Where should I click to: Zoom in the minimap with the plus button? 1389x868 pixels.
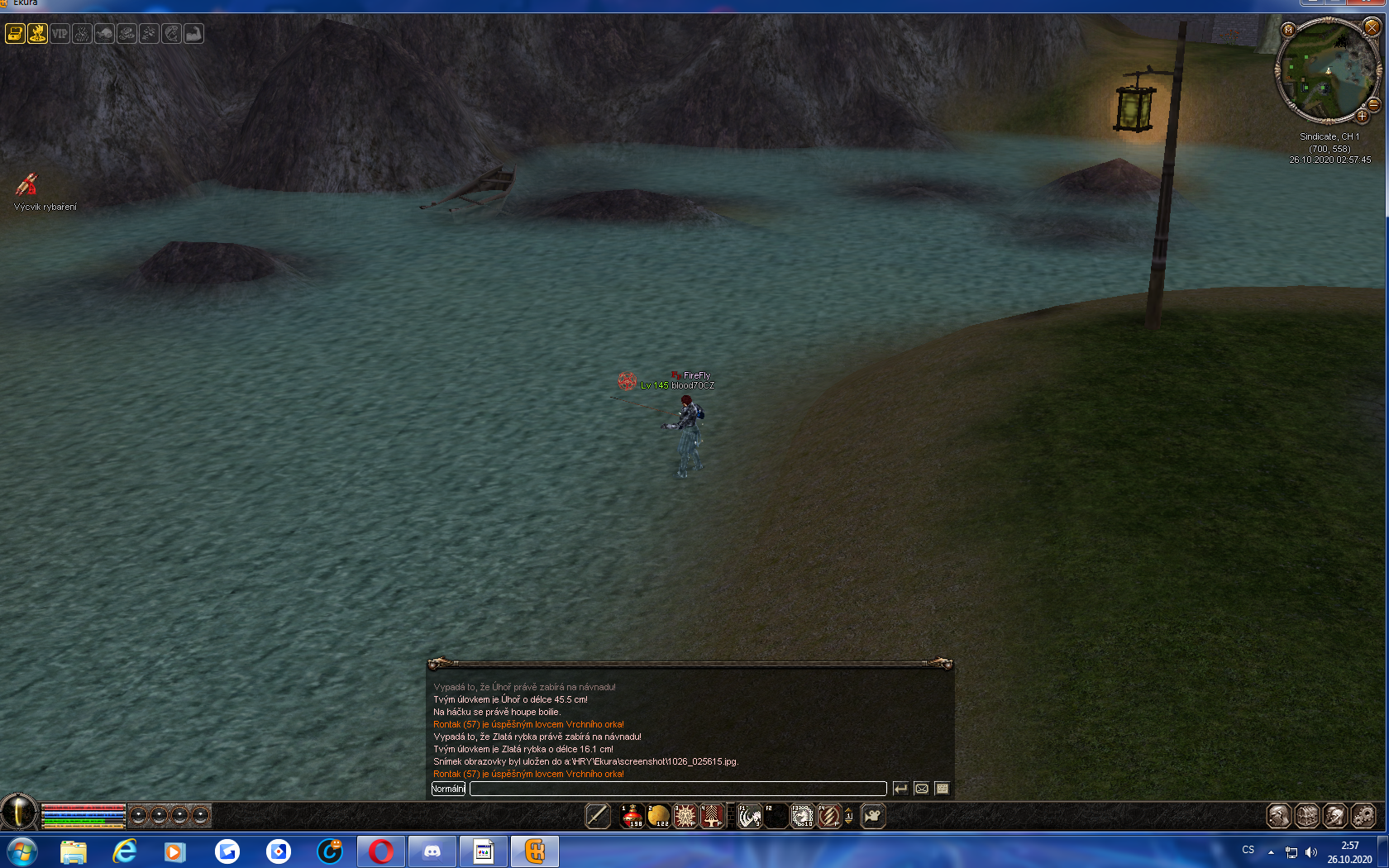pos(1362,117)
